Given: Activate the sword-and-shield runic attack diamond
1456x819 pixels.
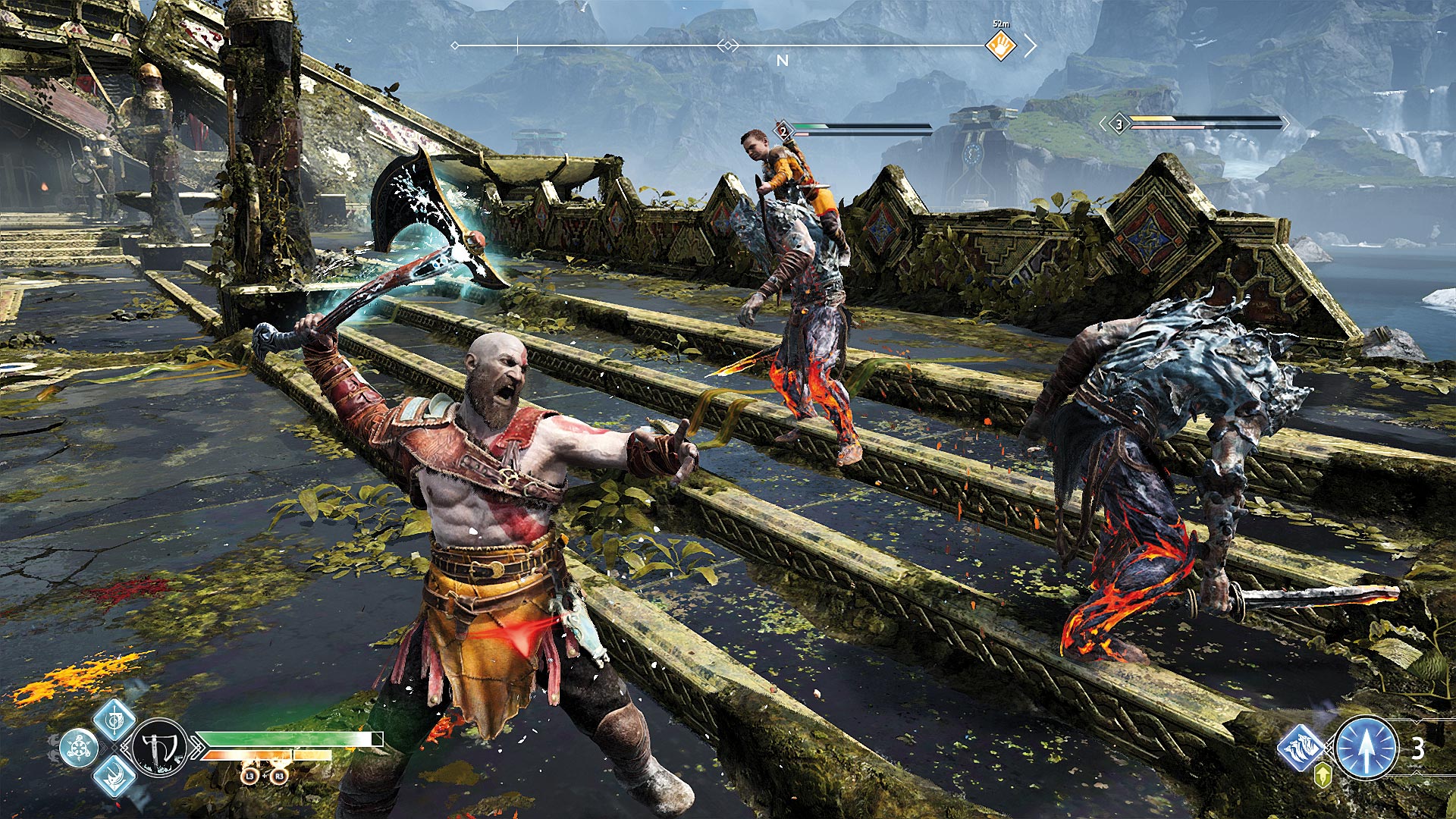Looking at the screenshot, I should tap(115, 718).
